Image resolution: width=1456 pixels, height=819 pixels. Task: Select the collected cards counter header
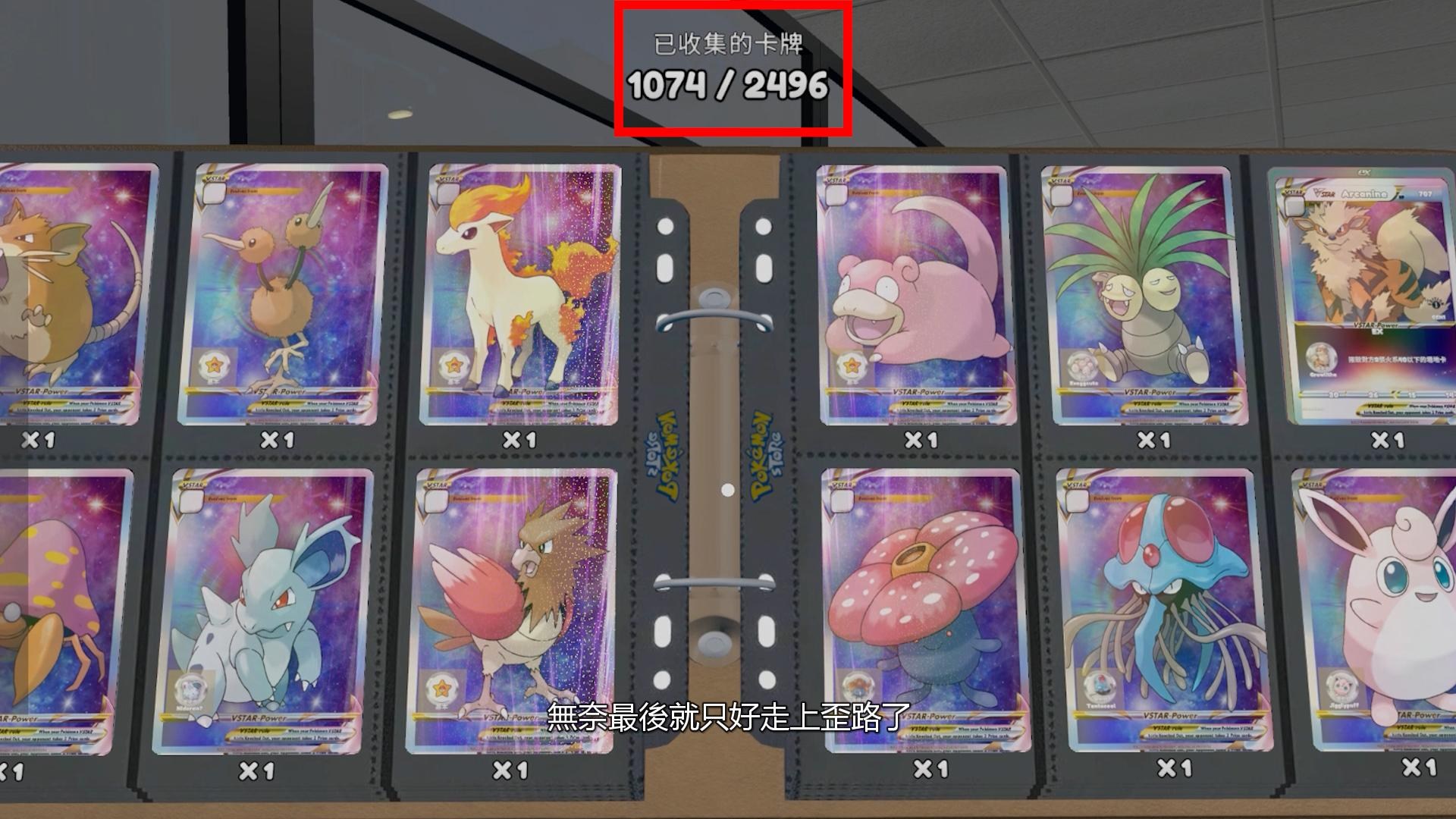(730, 44)
